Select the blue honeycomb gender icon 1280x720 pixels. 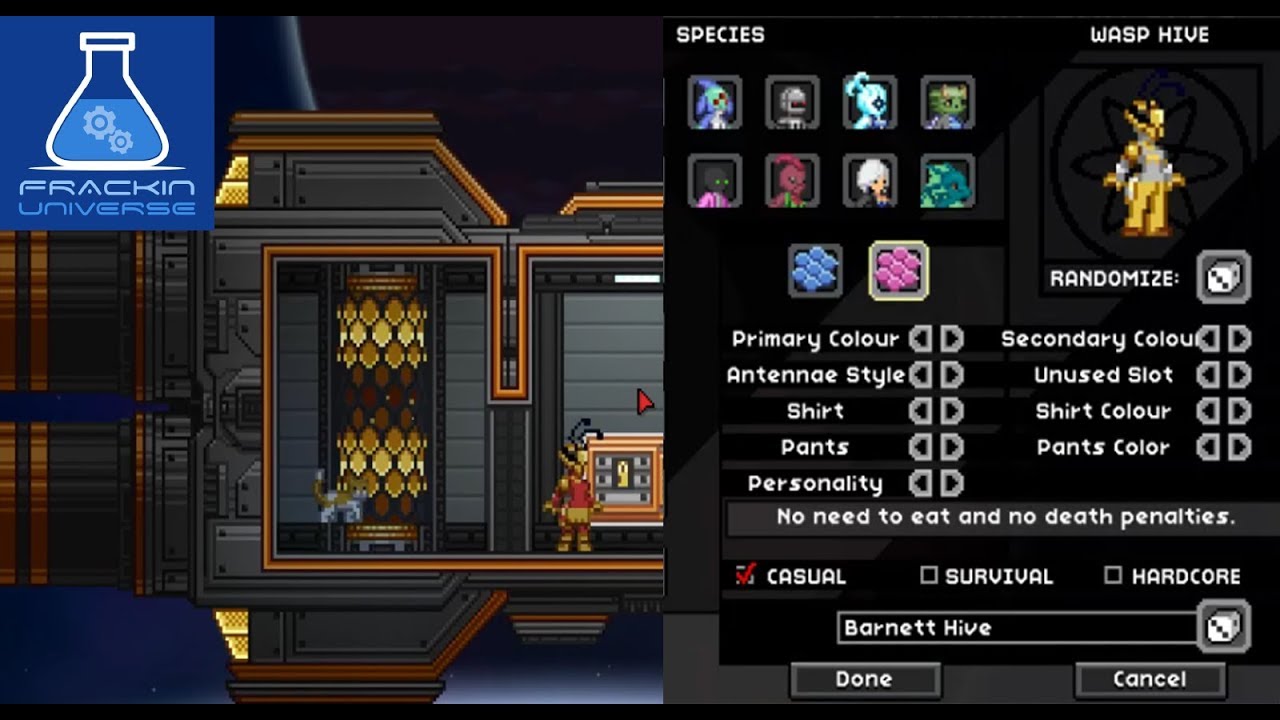(x=815, y=271)
